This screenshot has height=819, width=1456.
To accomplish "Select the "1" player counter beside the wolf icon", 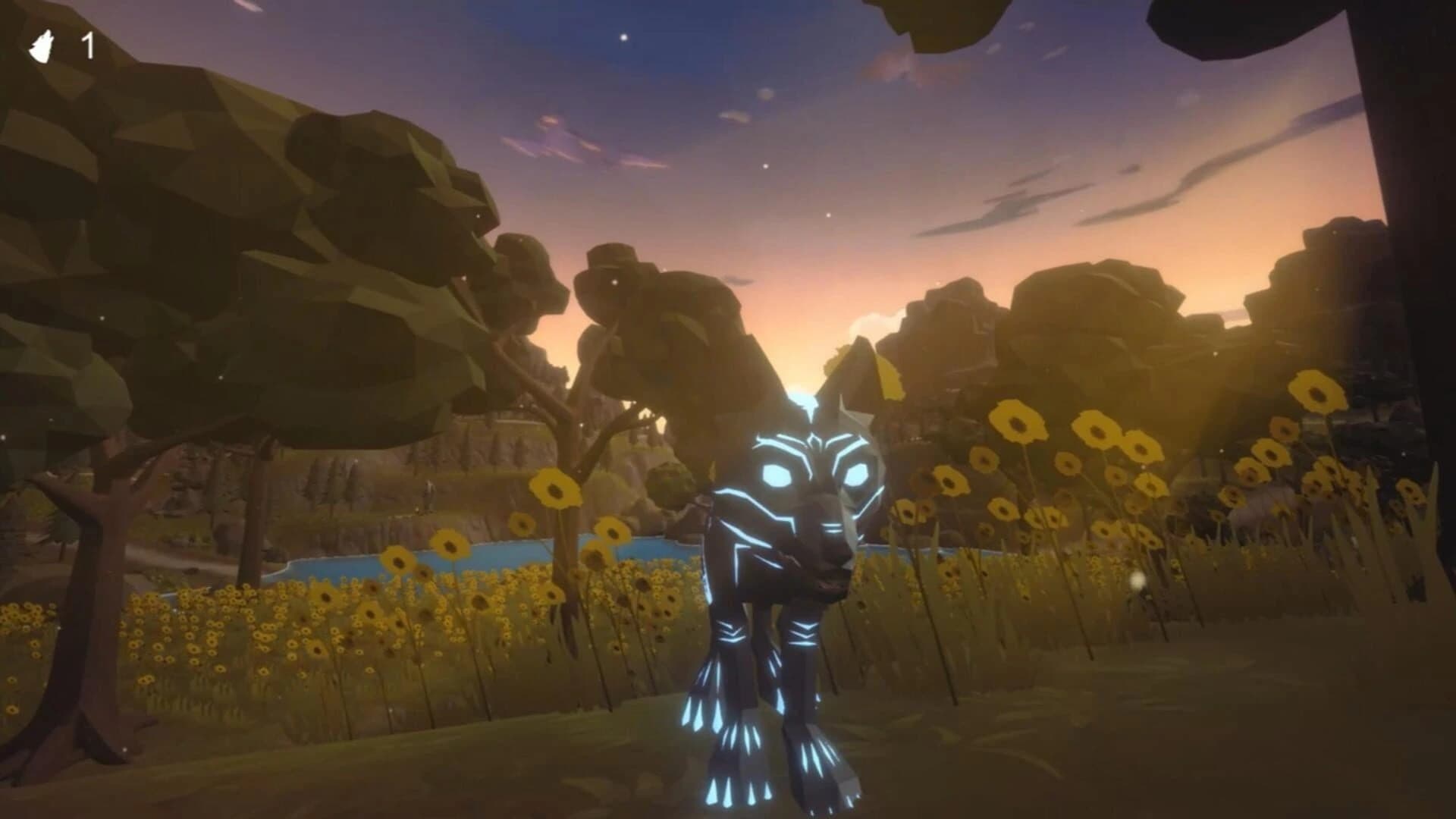I will point(89,45).
